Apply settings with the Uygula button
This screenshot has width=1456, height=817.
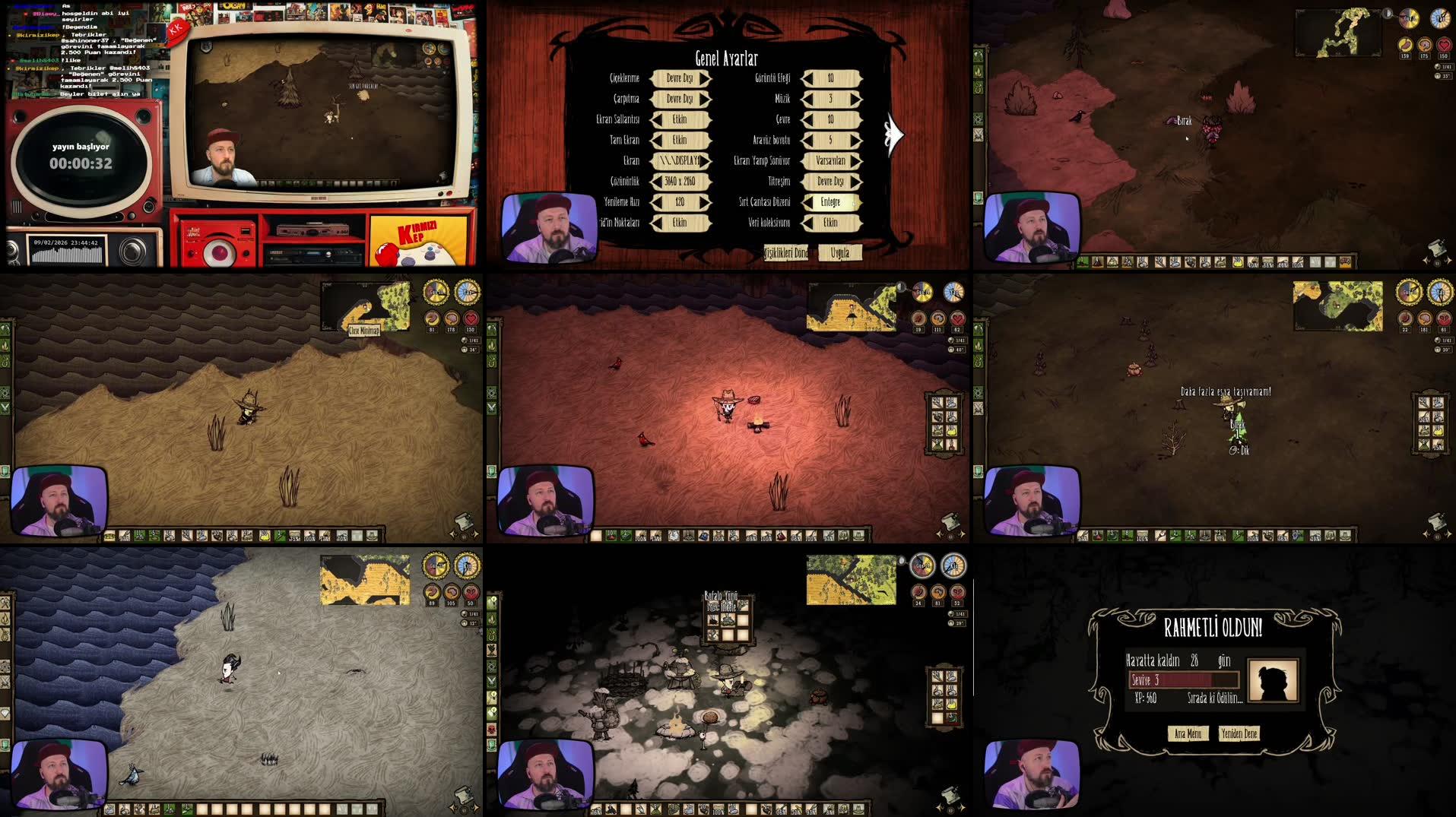[x=839, y=252]
